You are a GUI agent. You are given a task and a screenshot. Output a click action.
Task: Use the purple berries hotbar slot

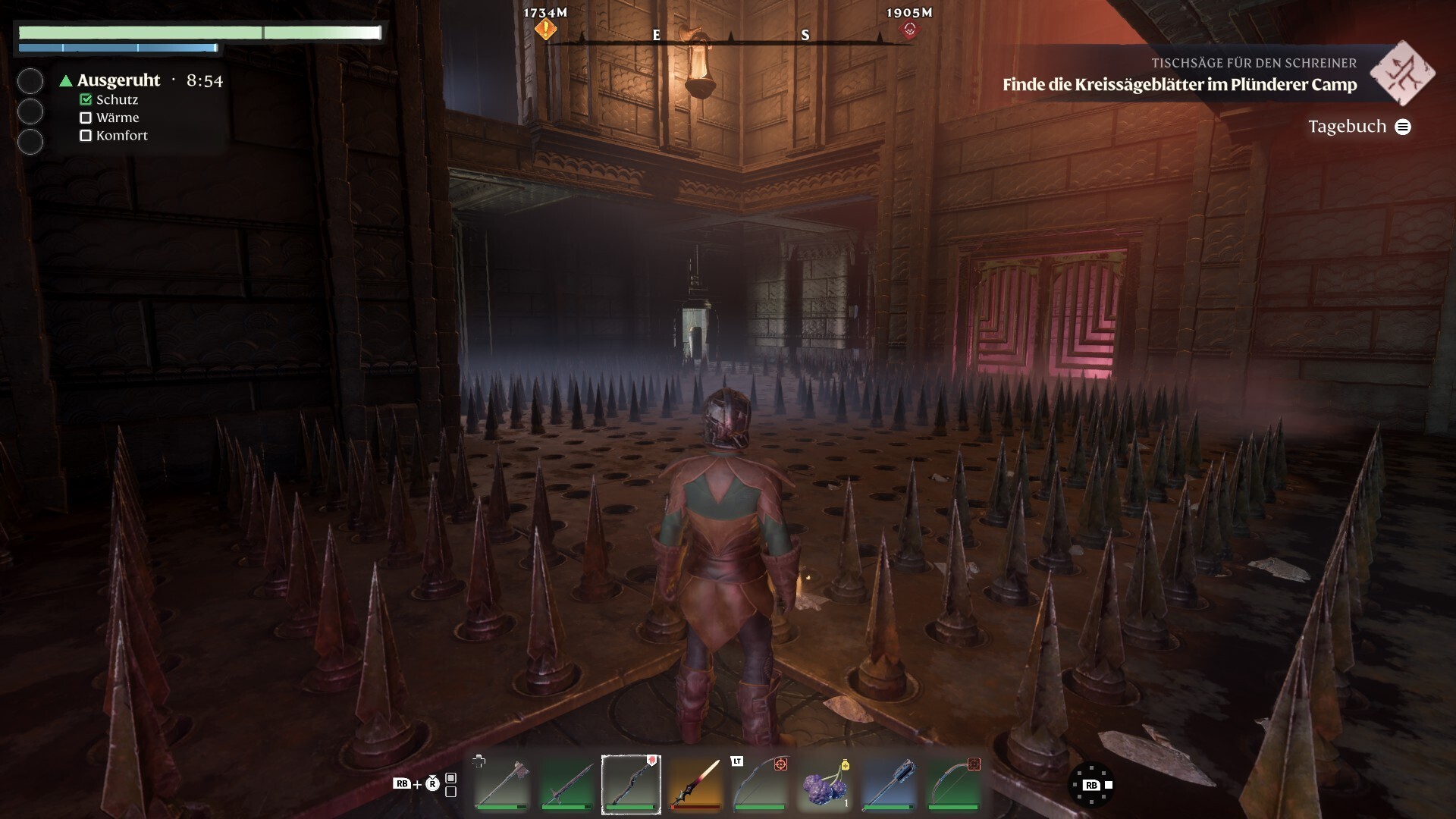825,784
